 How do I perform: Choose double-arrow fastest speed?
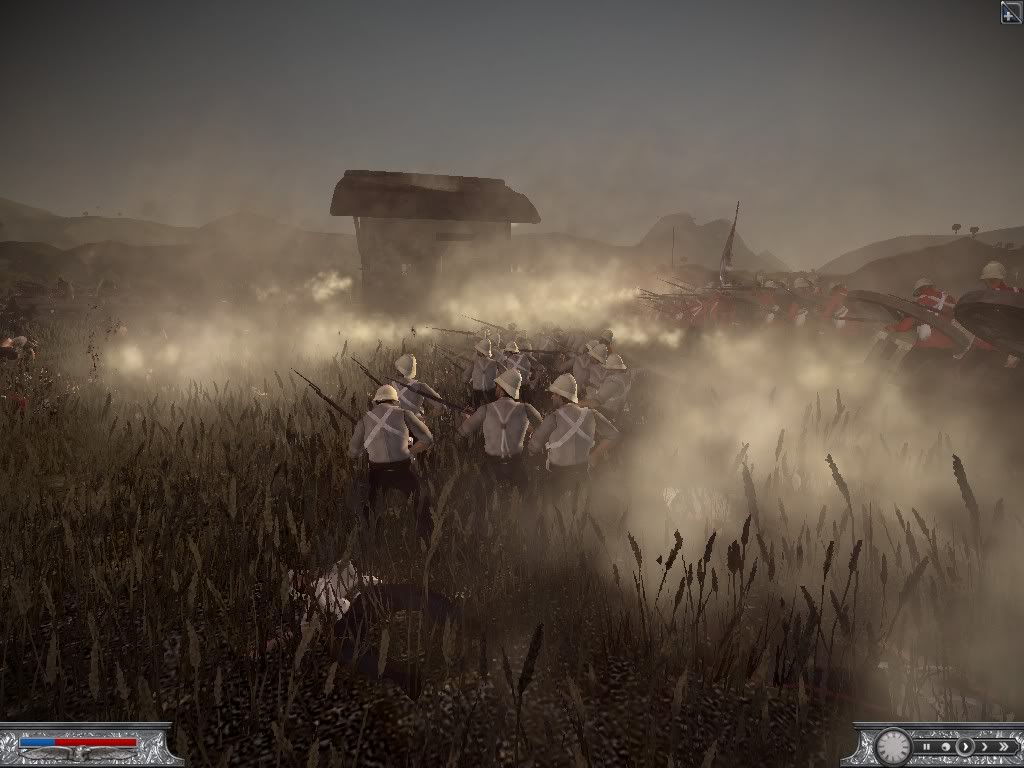[1003, 746]
